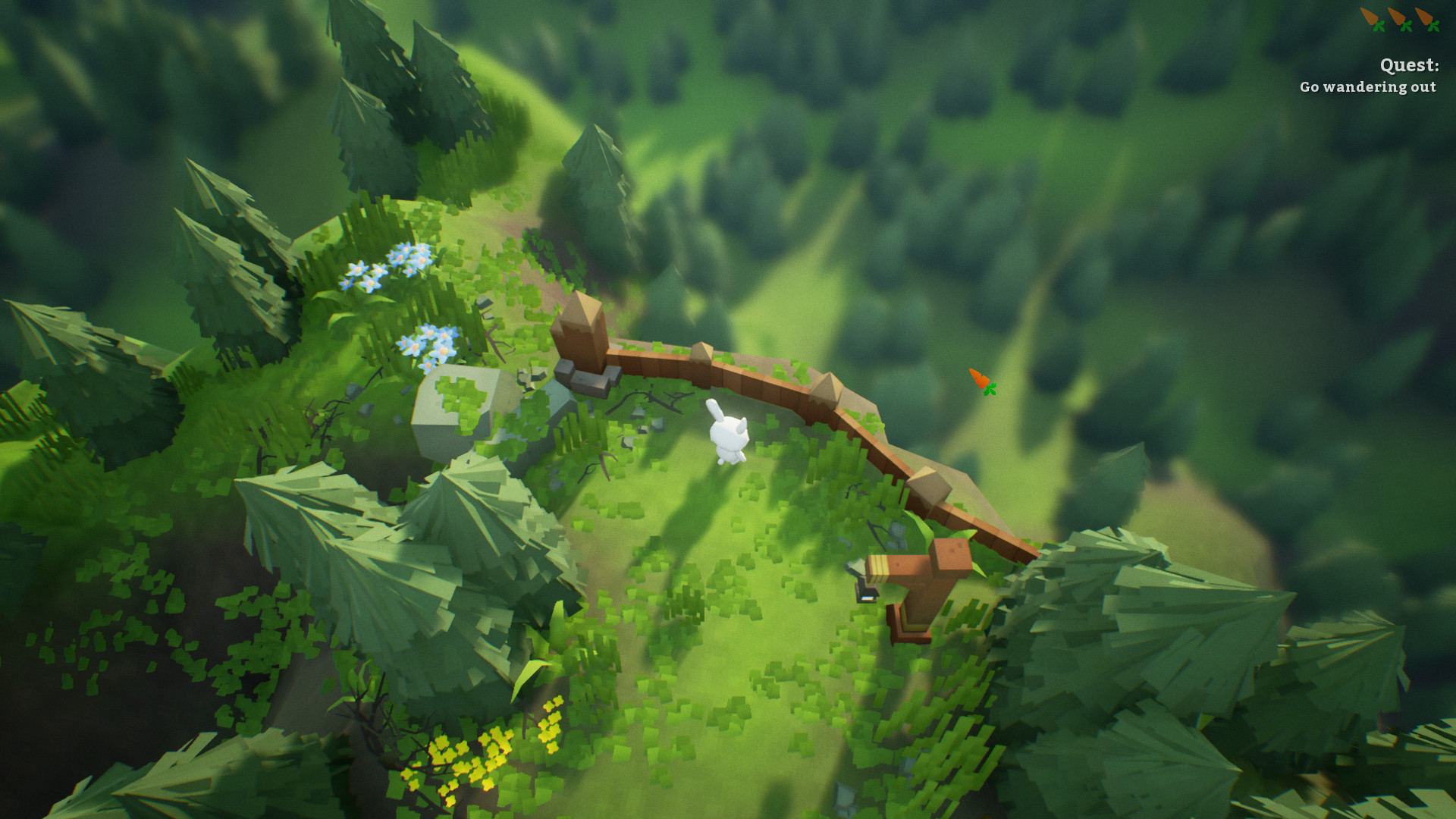
Task: Click the third carrot icon top right
Action: [x=1426, y=17]
